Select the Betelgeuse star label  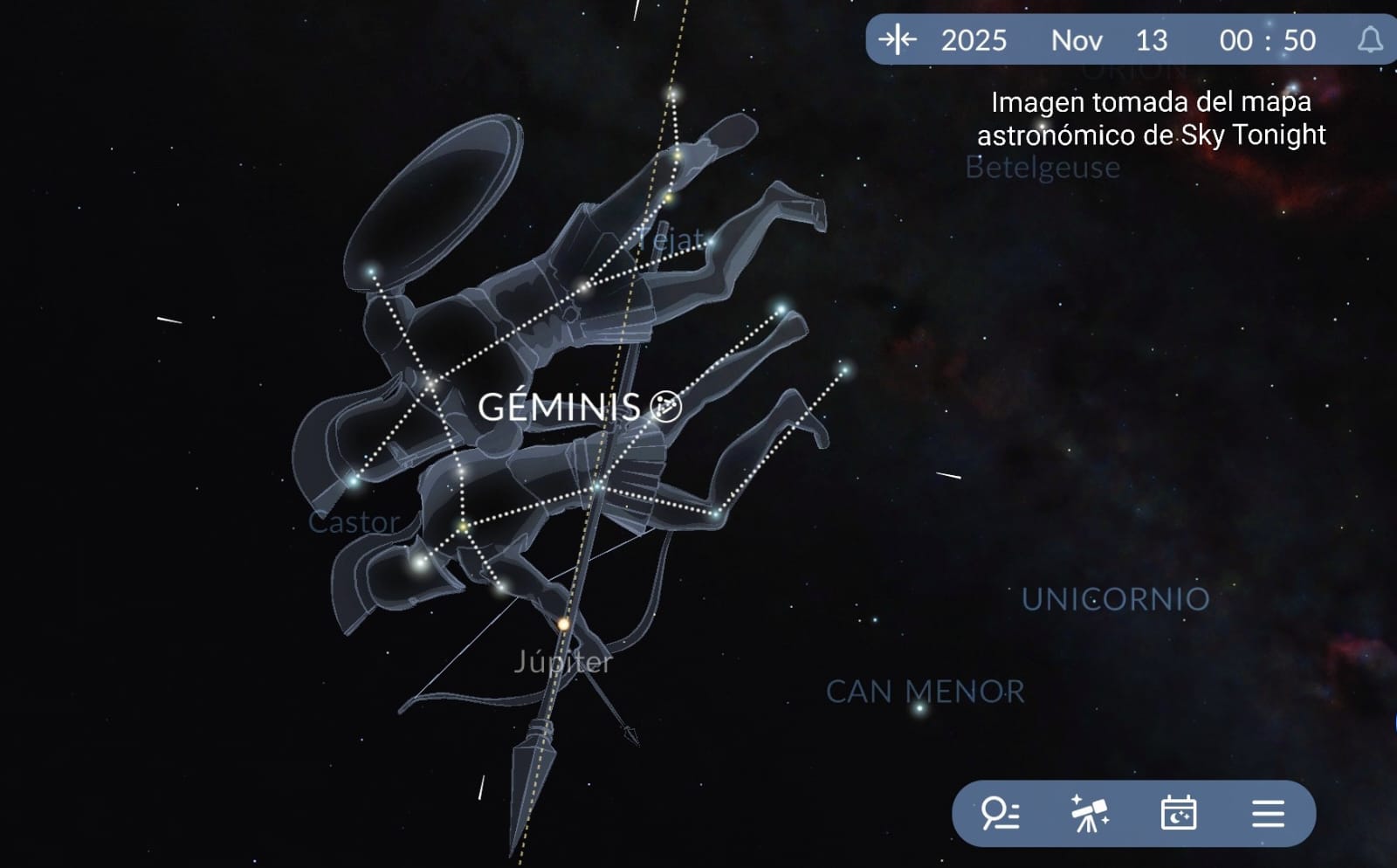point(1043,167)
